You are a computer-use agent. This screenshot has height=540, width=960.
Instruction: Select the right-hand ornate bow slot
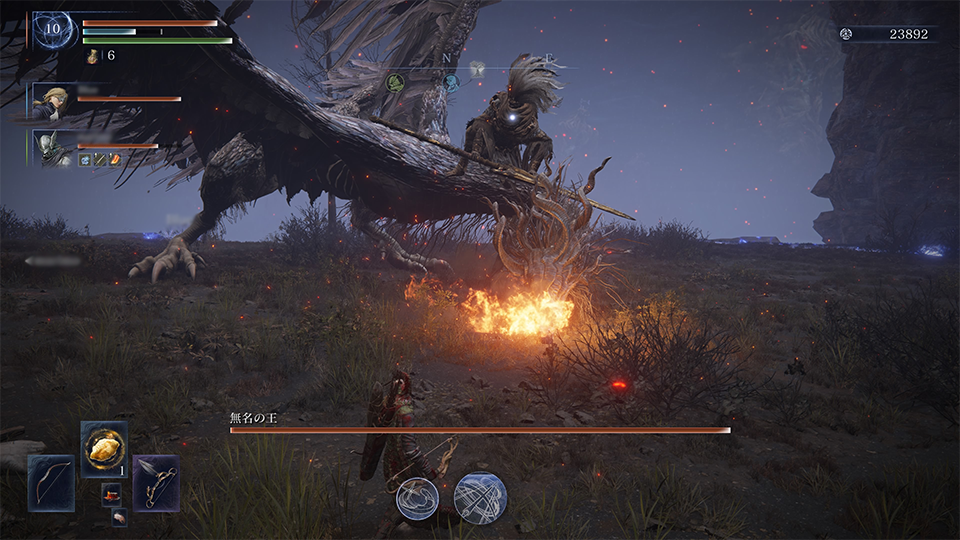[x=156, y=483]
